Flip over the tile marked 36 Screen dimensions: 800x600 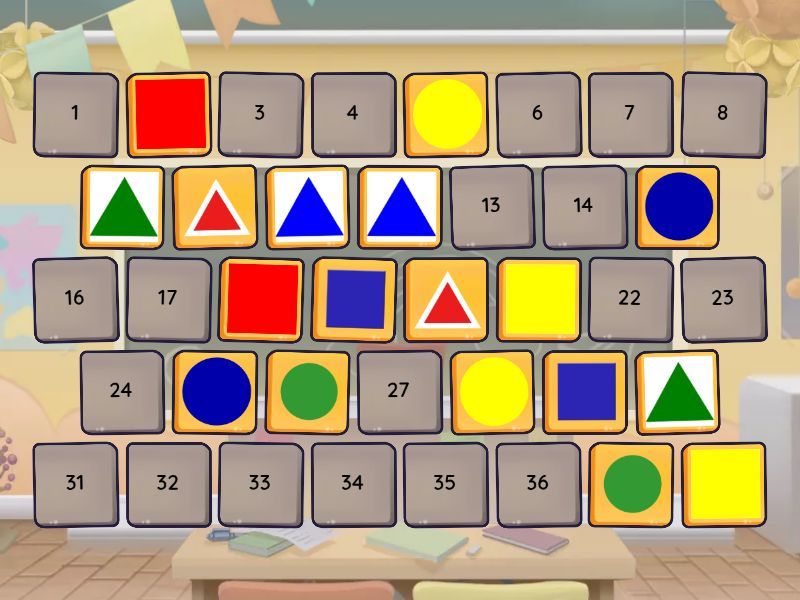537,483
